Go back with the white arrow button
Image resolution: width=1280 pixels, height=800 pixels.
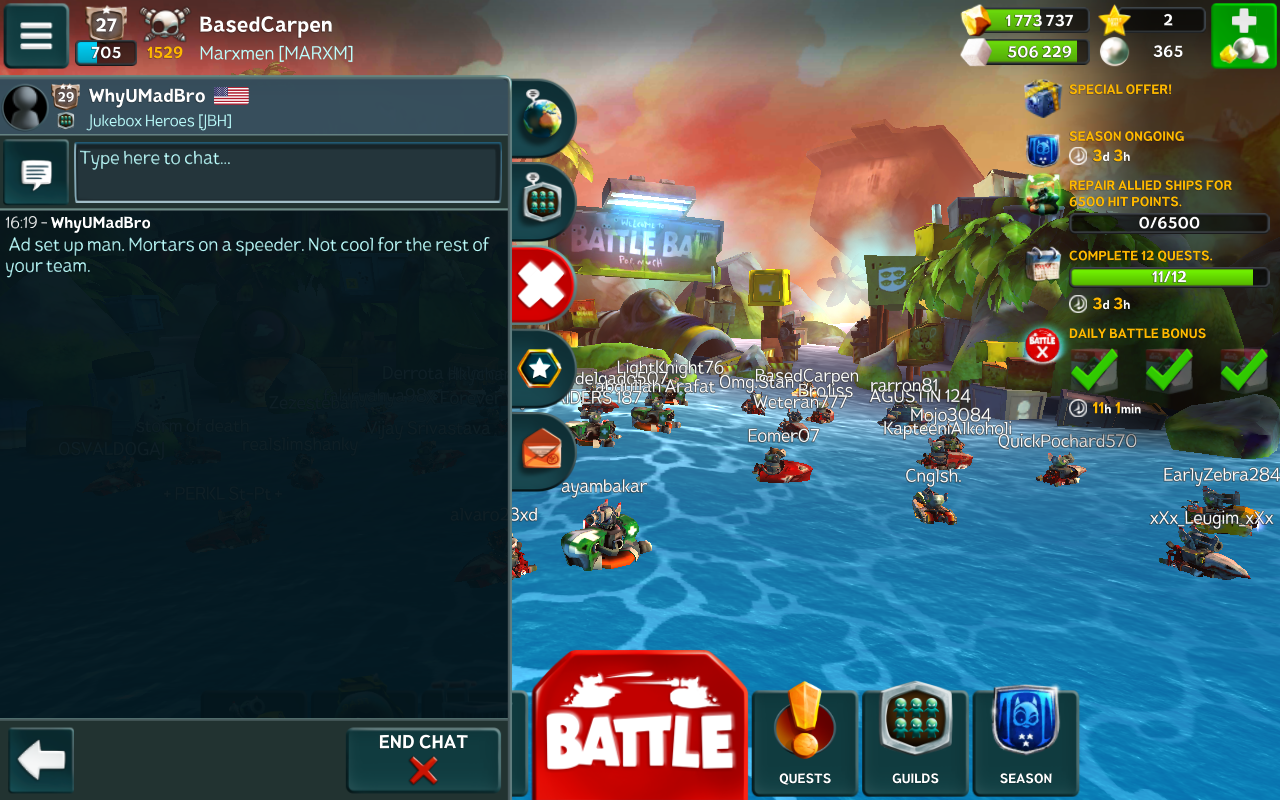pyautogui.click(x=41, y=760)
